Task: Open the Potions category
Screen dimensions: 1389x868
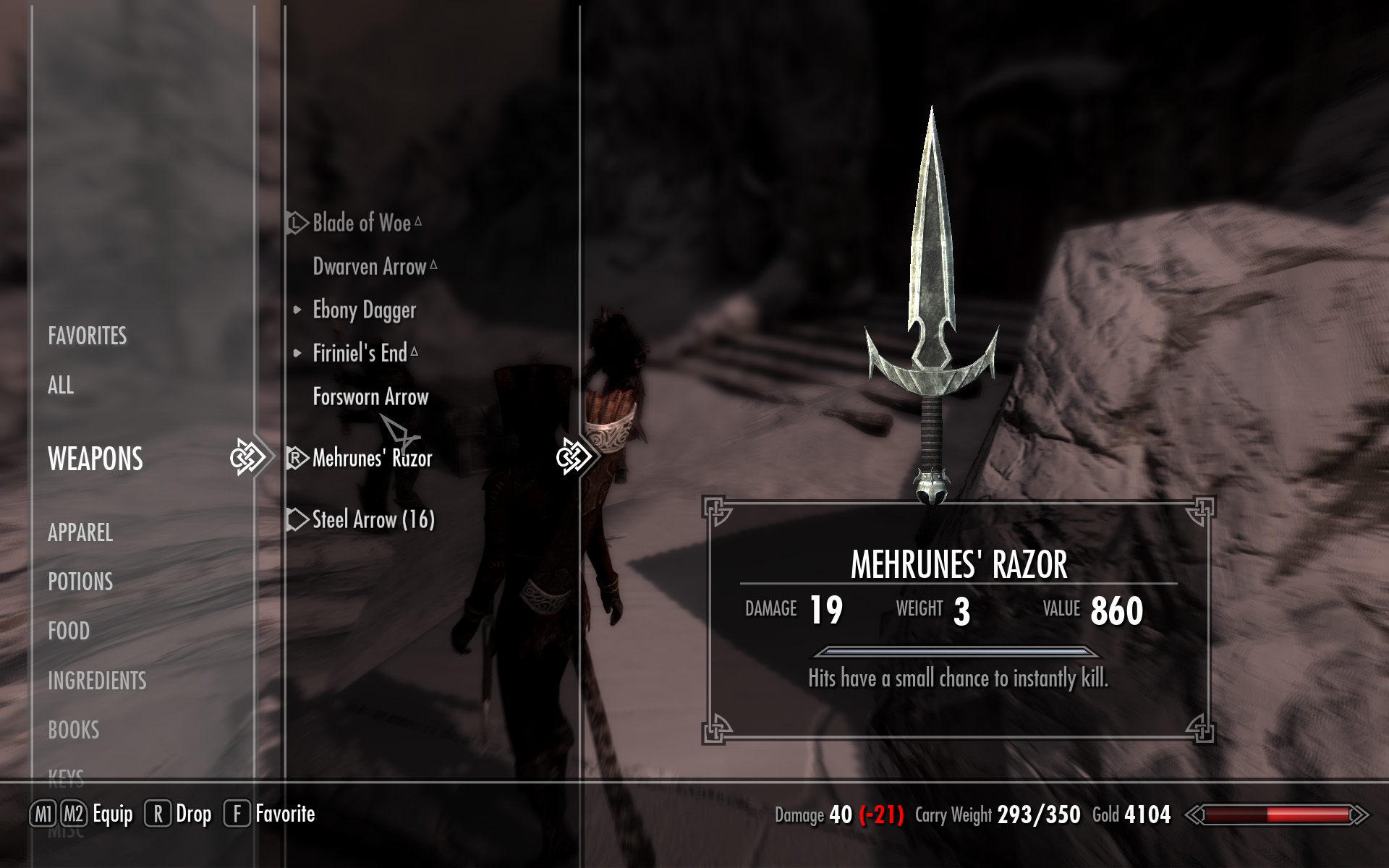Action: click(x=80, y=582)
